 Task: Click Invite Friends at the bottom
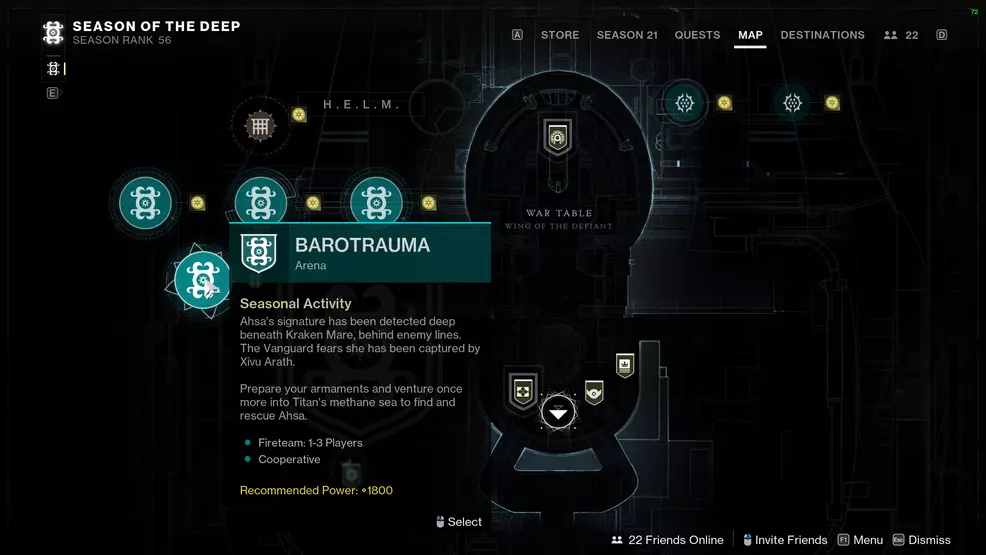tap(783, 540)
